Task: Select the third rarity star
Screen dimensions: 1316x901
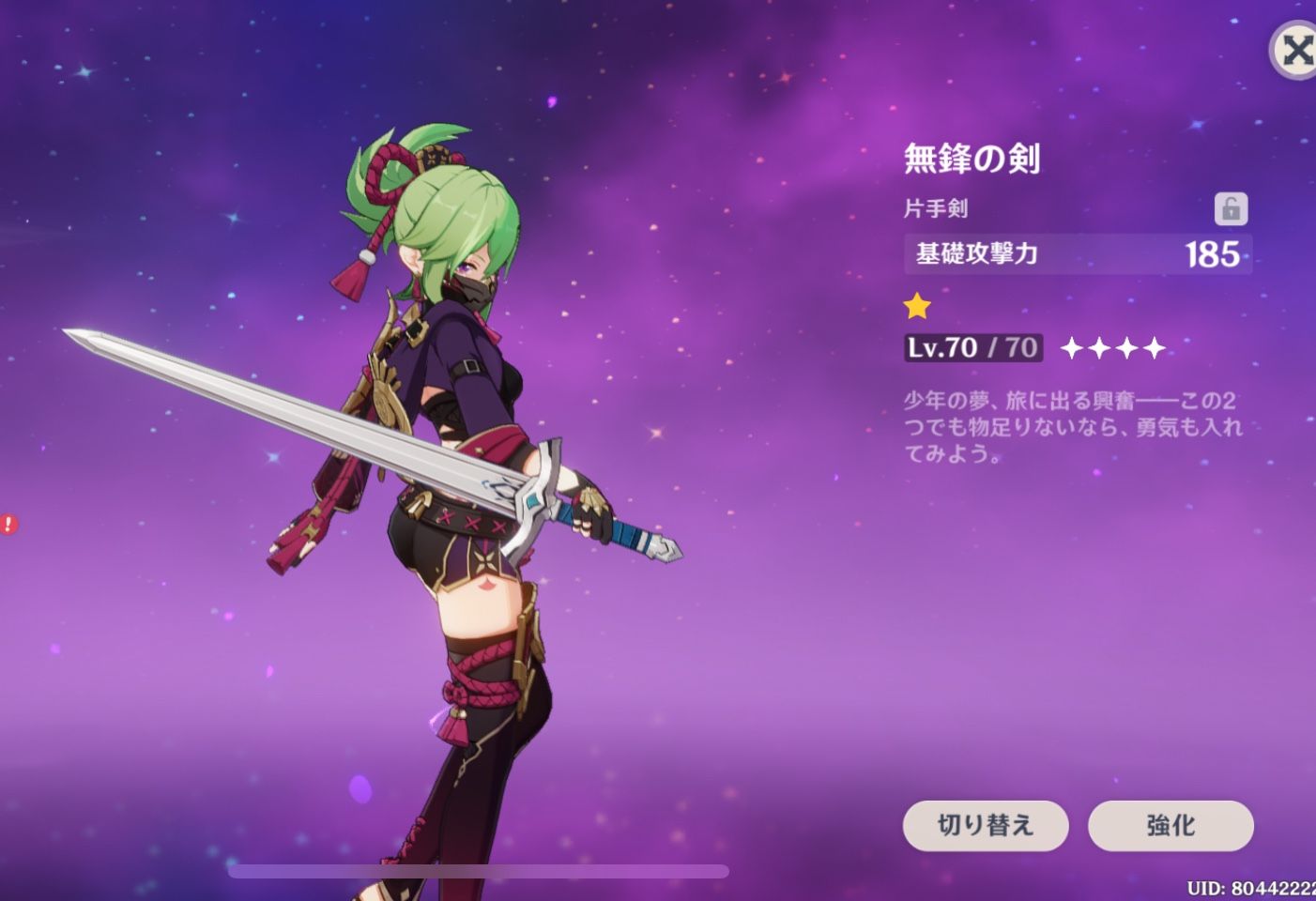Action: tap(1127, 347)
